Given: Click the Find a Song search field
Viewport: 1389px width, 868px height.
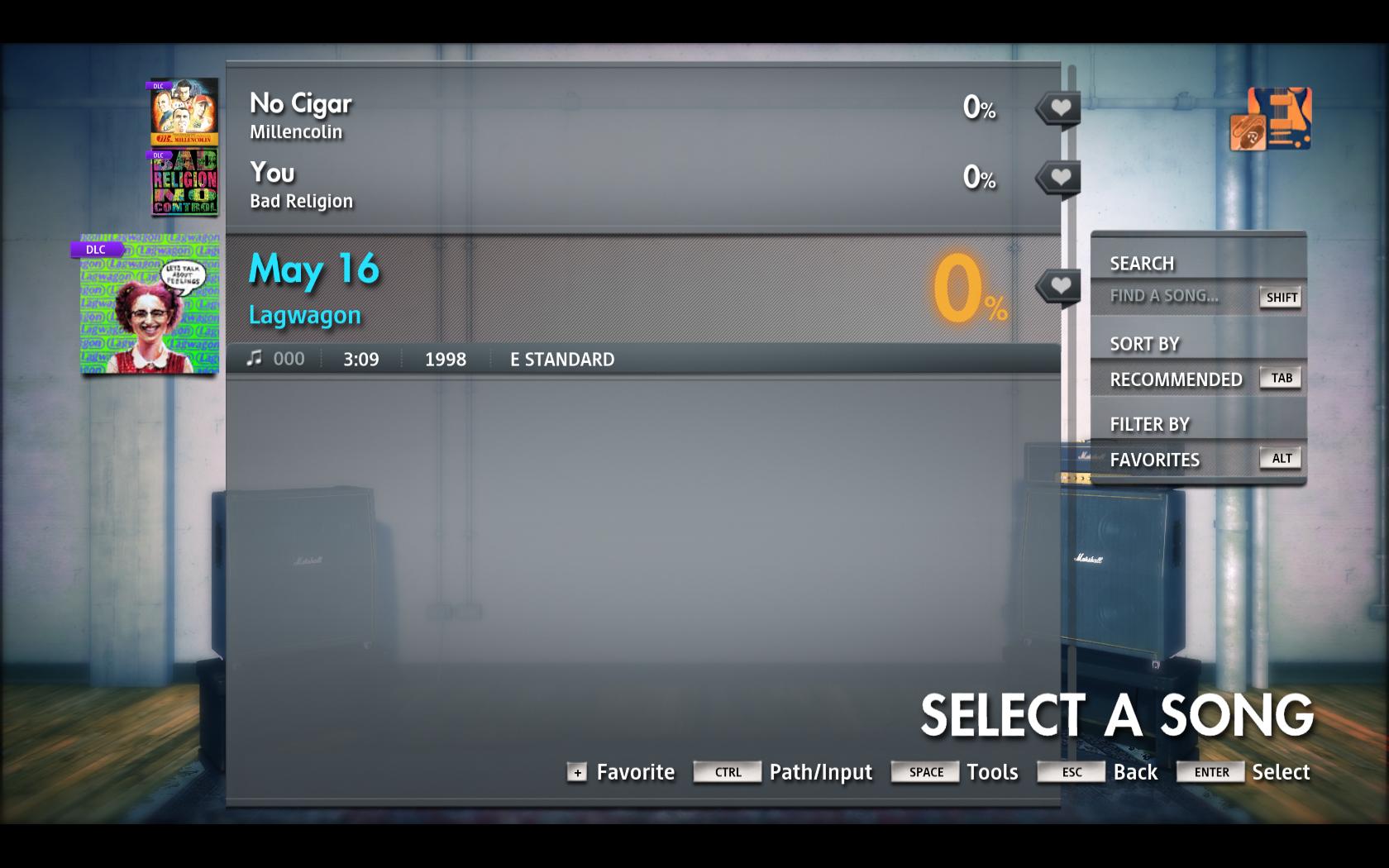Looking at the screenshot, I should point(1166,297).
